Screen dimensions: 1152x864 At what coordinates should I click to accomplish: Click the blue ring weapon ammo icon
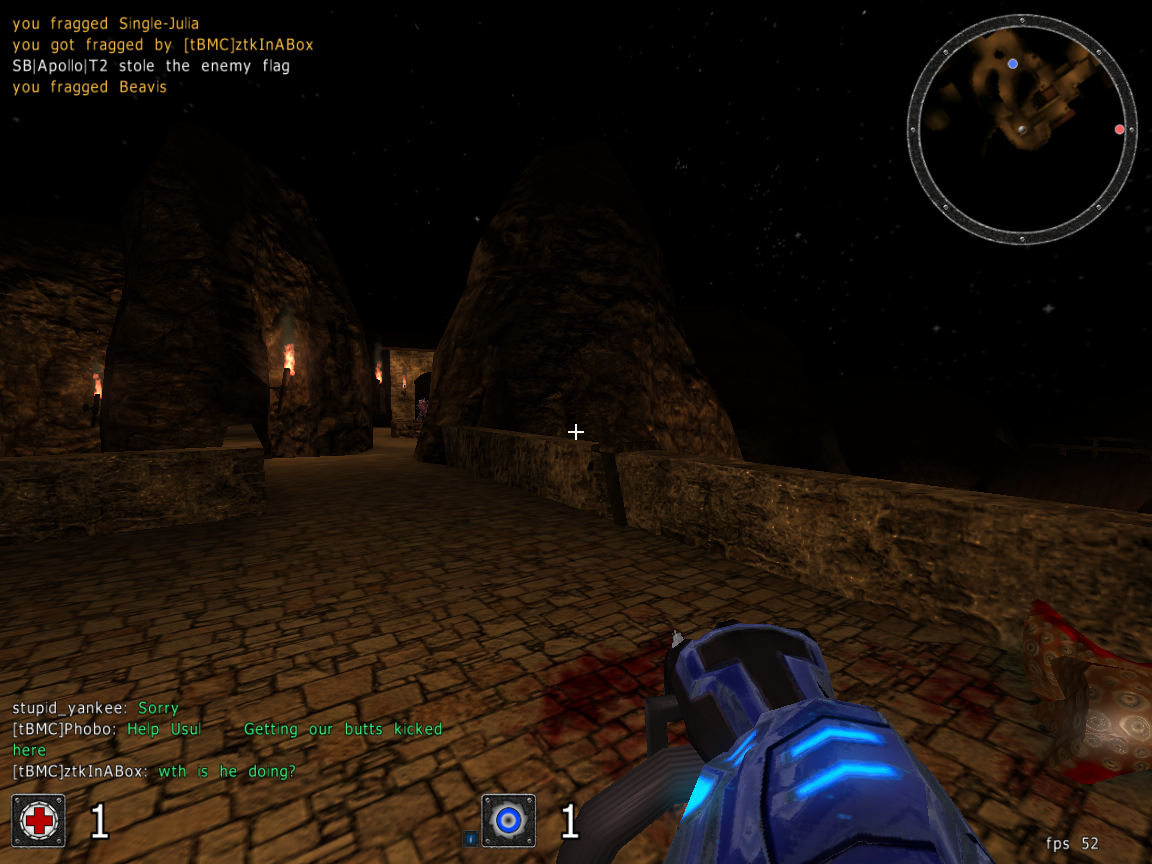pos(508,821)
